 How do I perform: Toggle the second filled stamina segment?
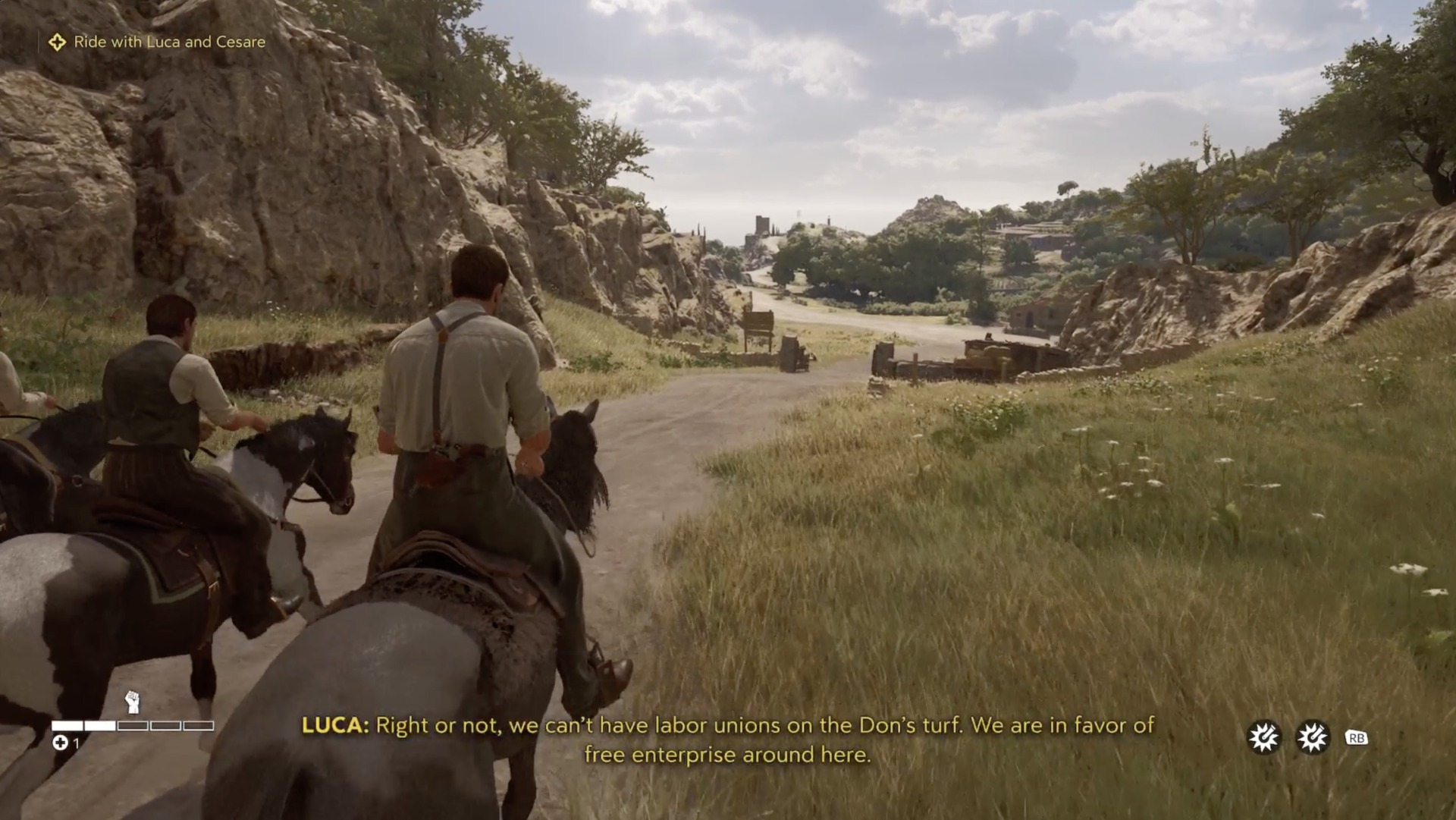(x=99, y=726)
